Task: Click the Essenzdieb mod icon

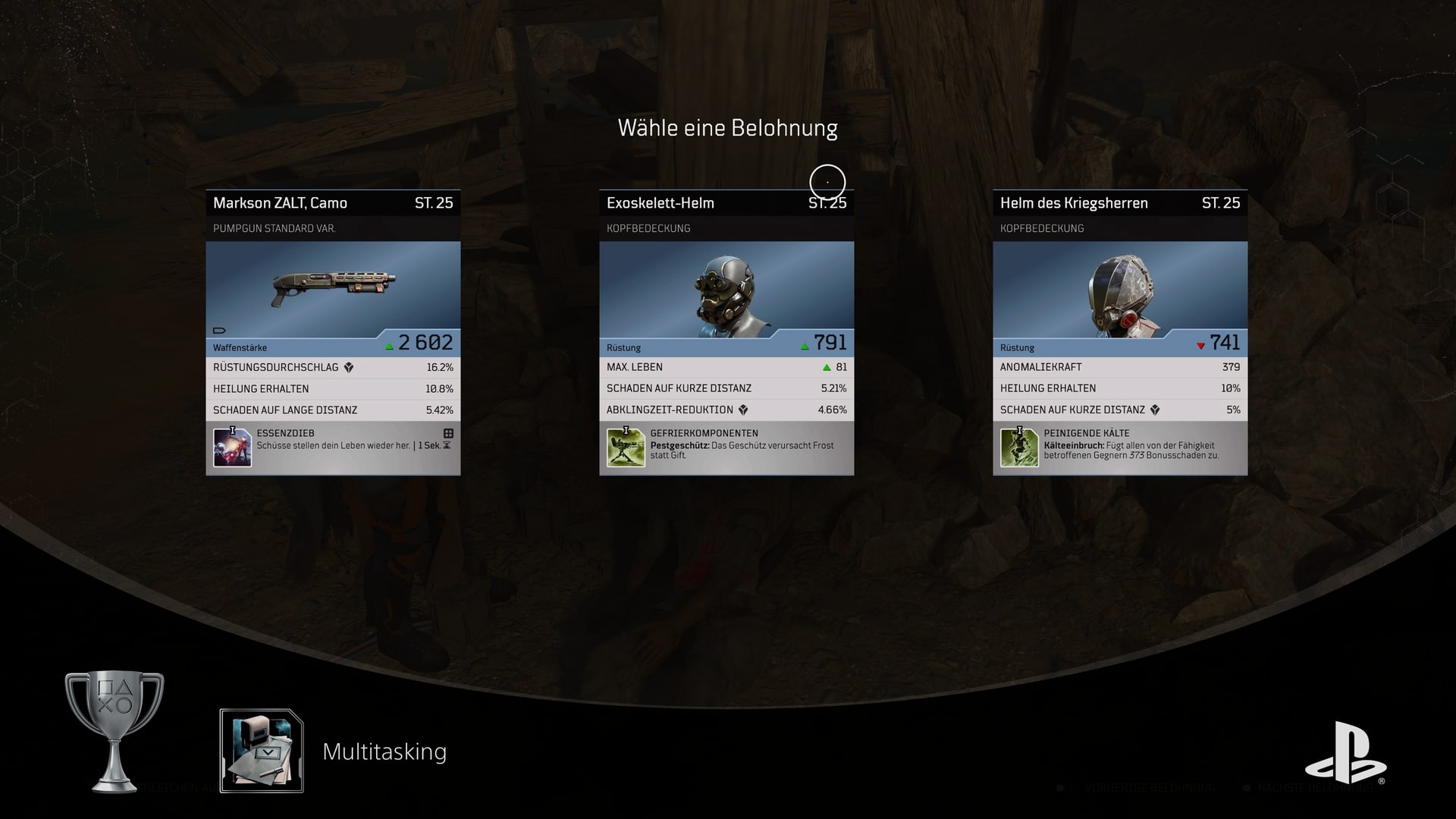Action: coord(232,447)
